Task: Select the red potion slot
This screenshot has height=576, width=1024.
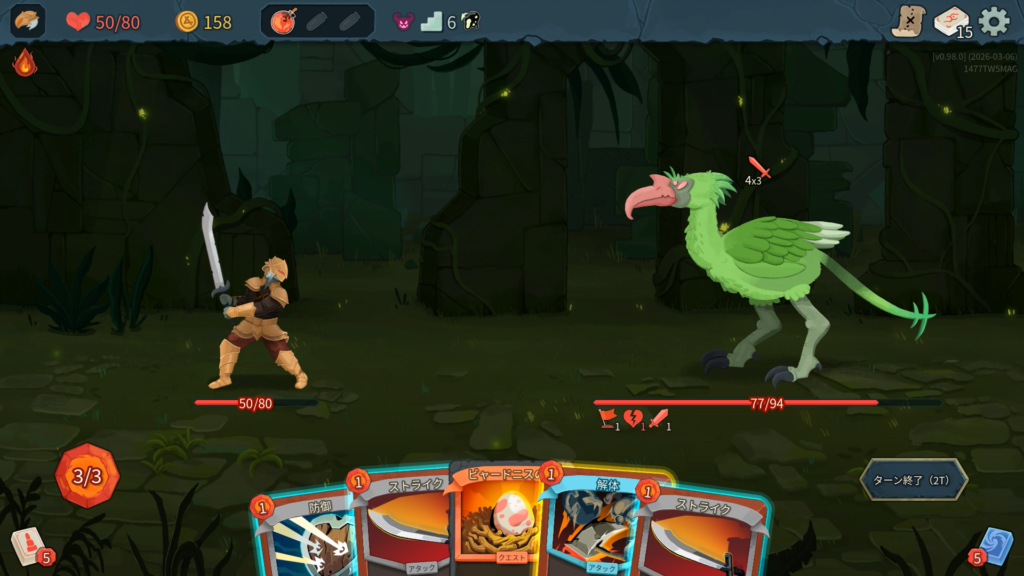Action: pos(284,21)
